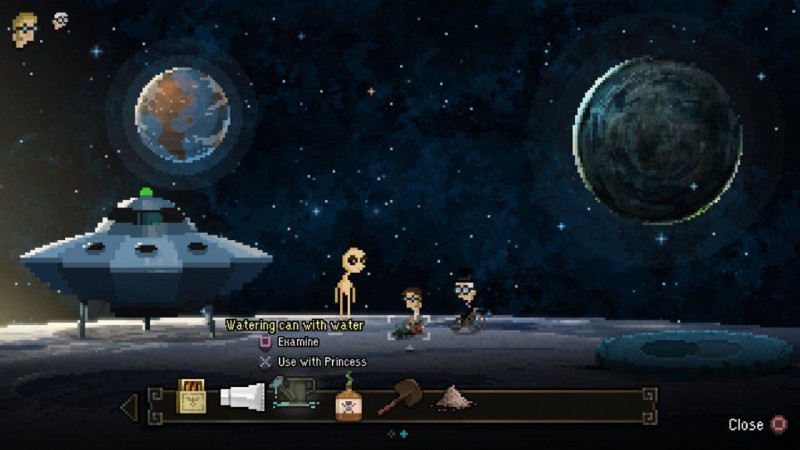Select the matchbox in the inventory
This screenshot has width=800, height=450.
(x=191, y=397)
